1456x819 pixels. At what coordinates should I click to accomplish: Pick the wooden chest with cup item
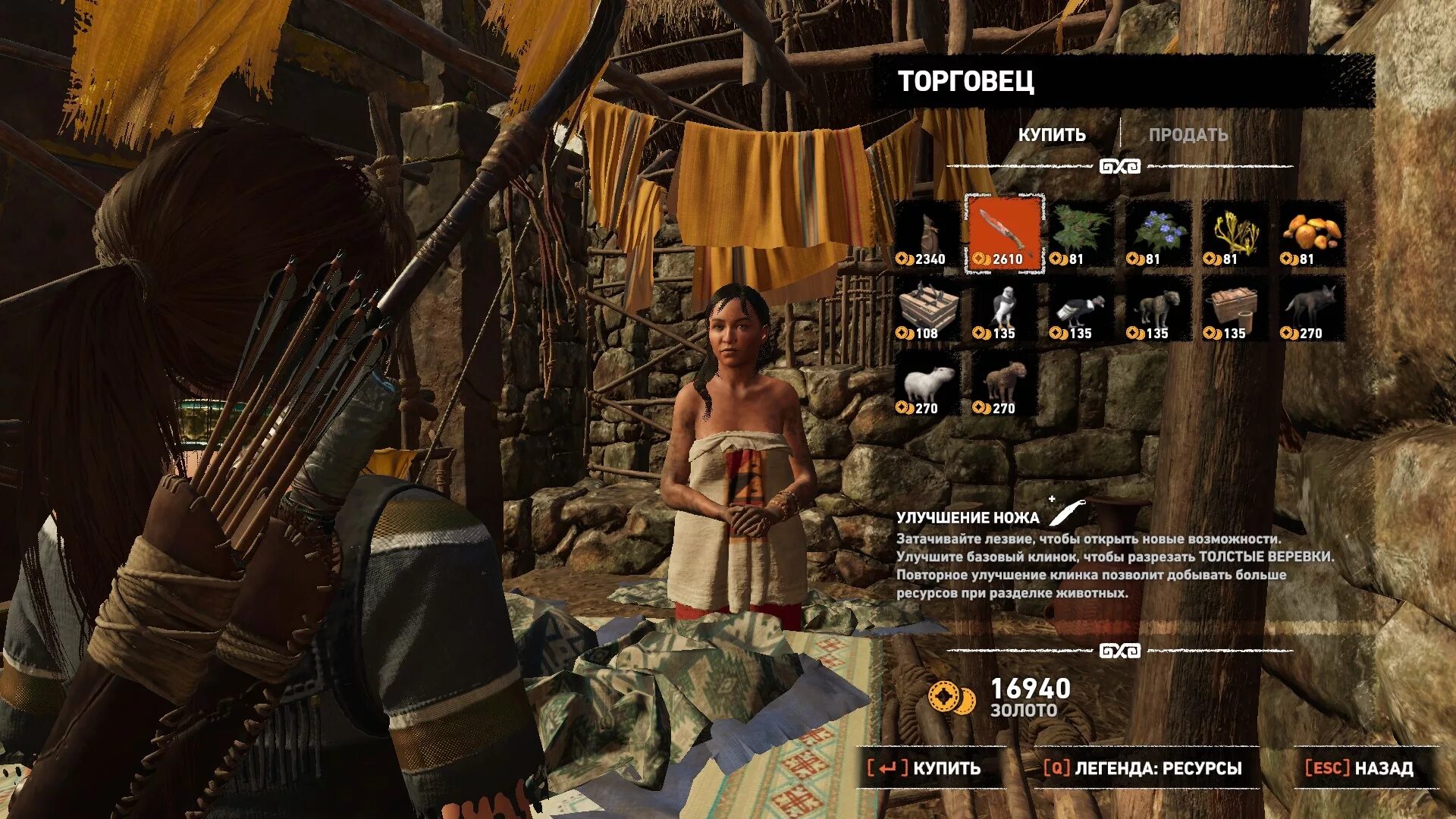pos(1235,309)
